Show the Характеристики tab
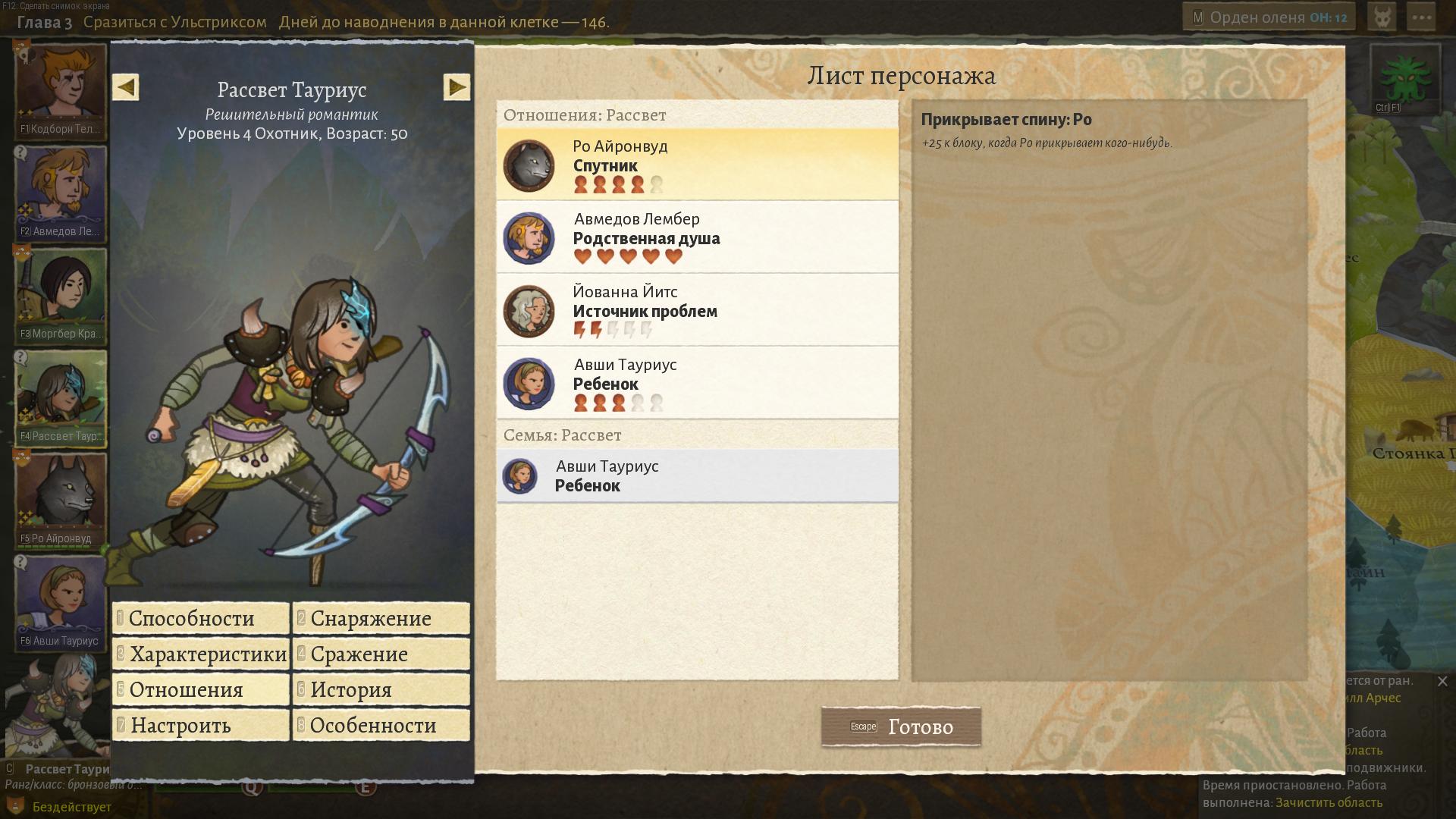Screen dimensions: 1456x819 [x=201, y=654]
